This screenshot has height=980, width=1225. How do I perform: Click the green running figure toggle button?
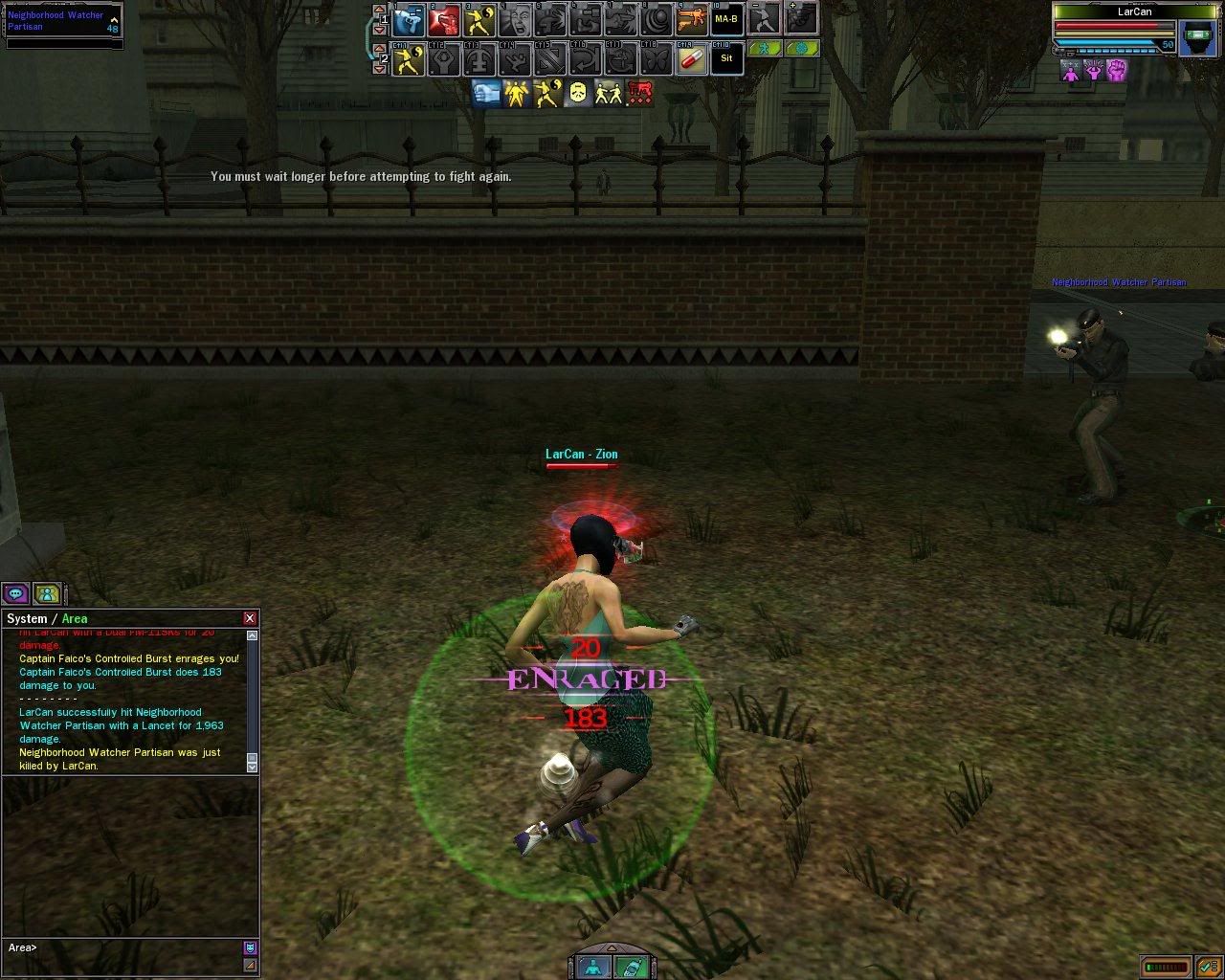[765, 47]
